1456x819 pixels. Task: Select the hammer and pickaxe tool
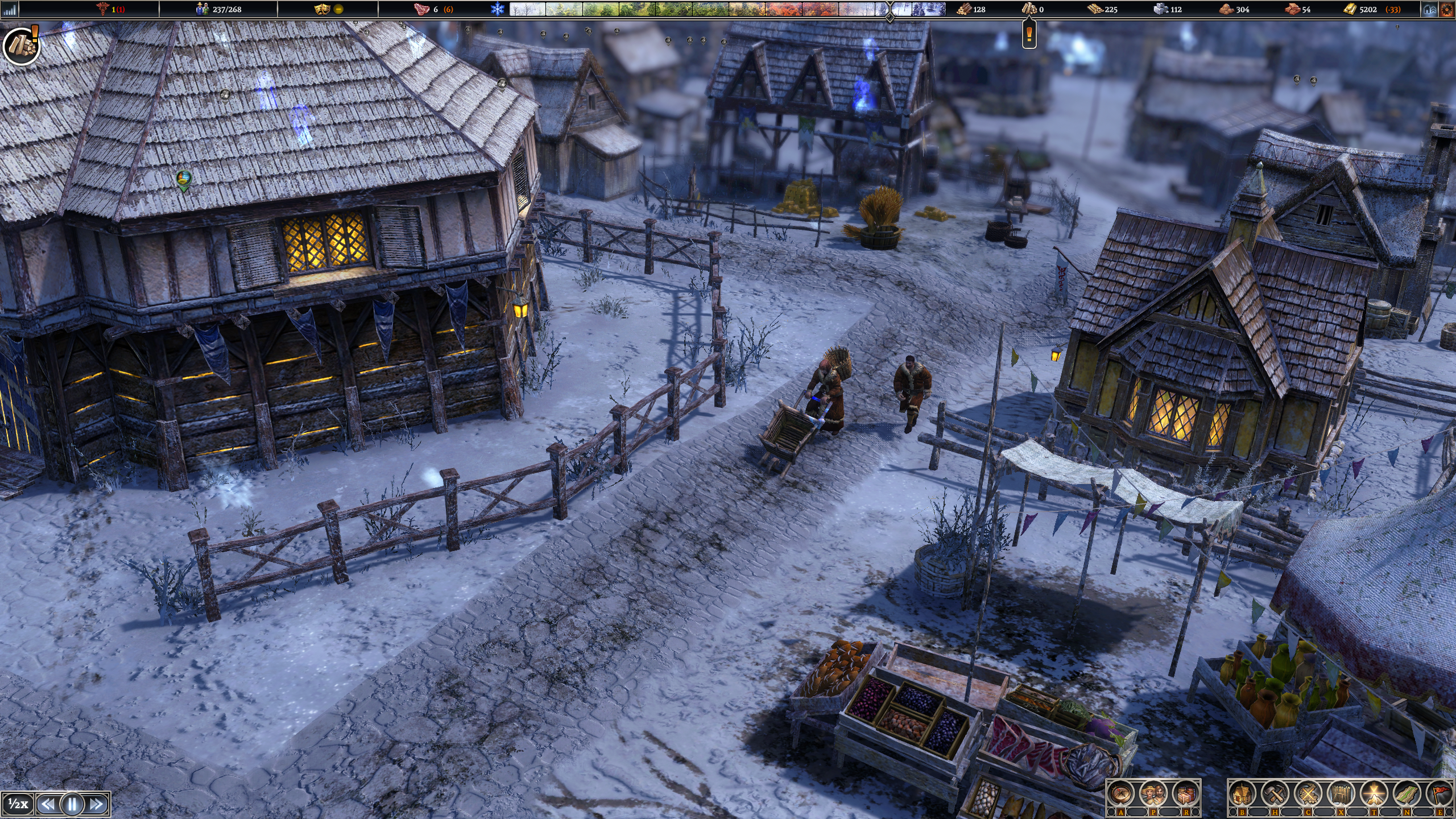click(1275, 793)
